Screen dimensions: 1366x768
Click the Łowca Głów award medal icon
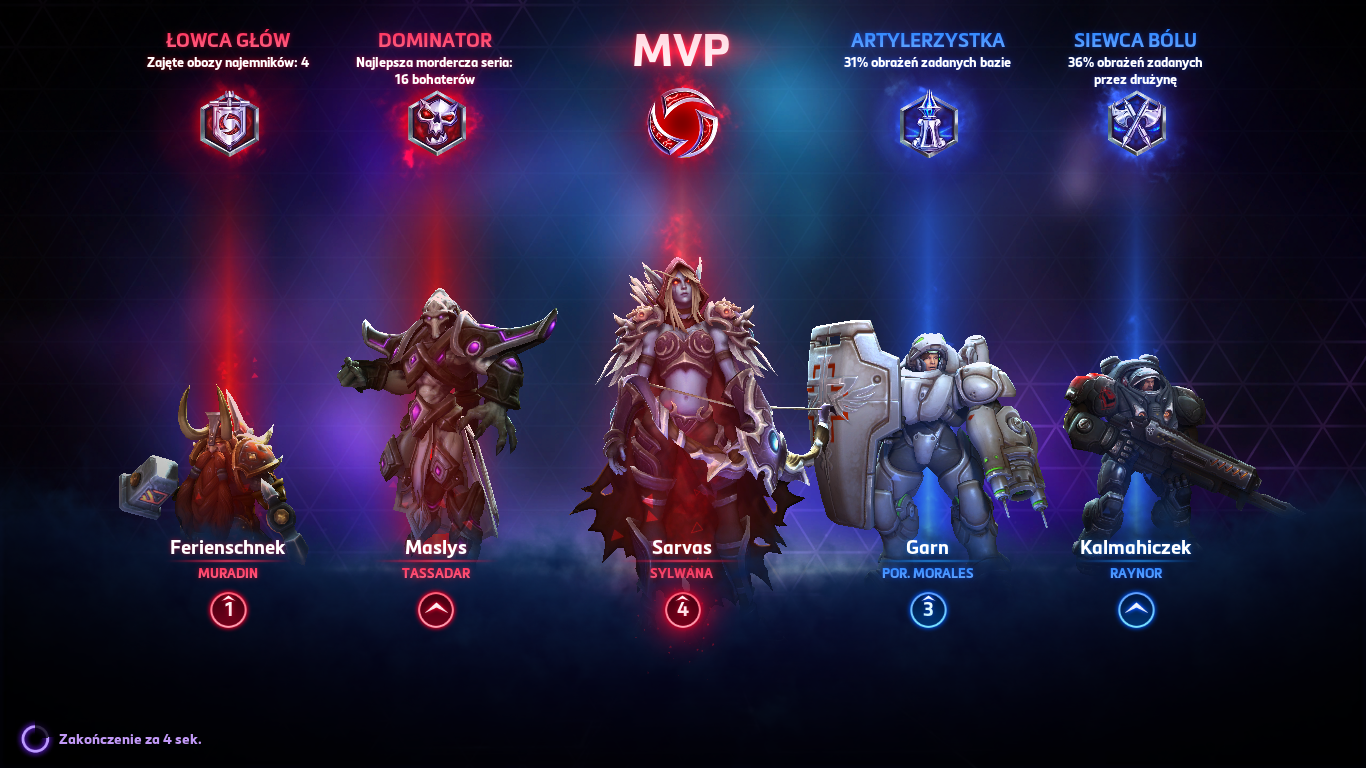coord(228,125)
